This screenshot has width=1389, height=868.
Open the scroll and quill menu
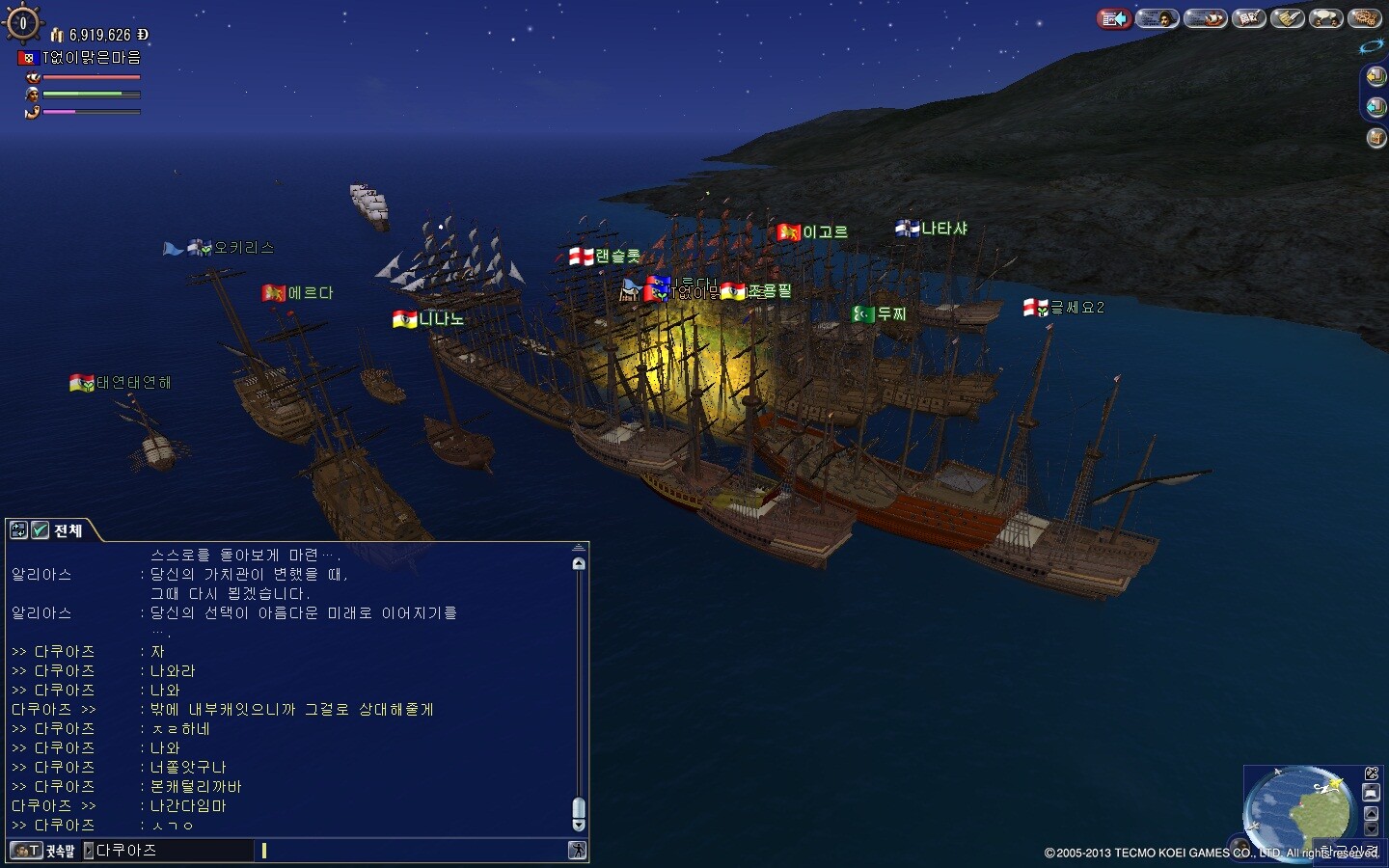point(1288,18)
